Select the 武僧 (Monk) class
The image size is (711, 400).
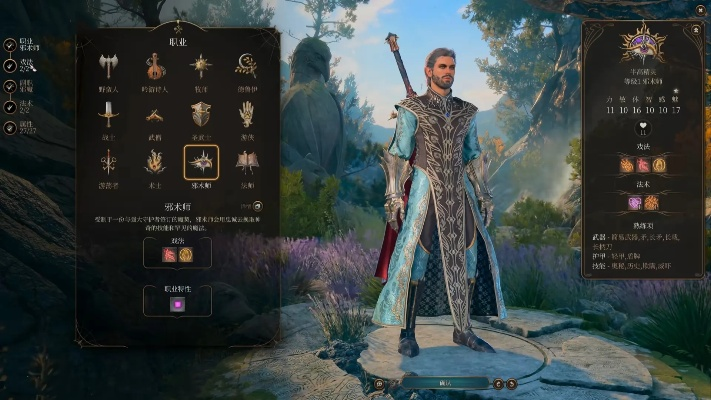(x=155, y=115)
